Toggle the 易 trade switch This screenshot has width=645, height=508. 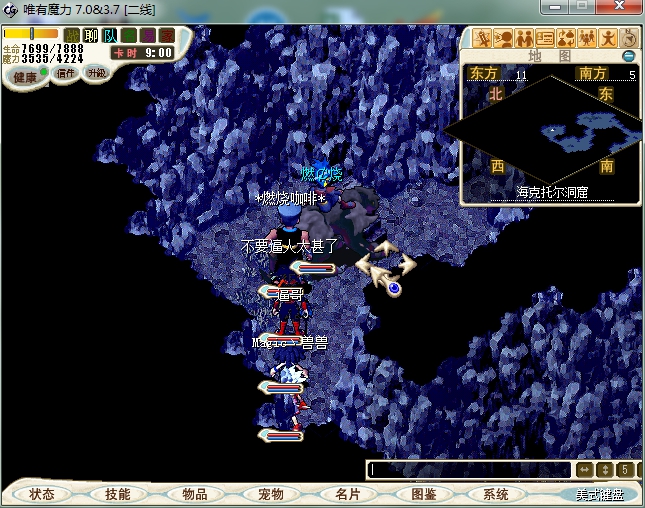[148, 36]
